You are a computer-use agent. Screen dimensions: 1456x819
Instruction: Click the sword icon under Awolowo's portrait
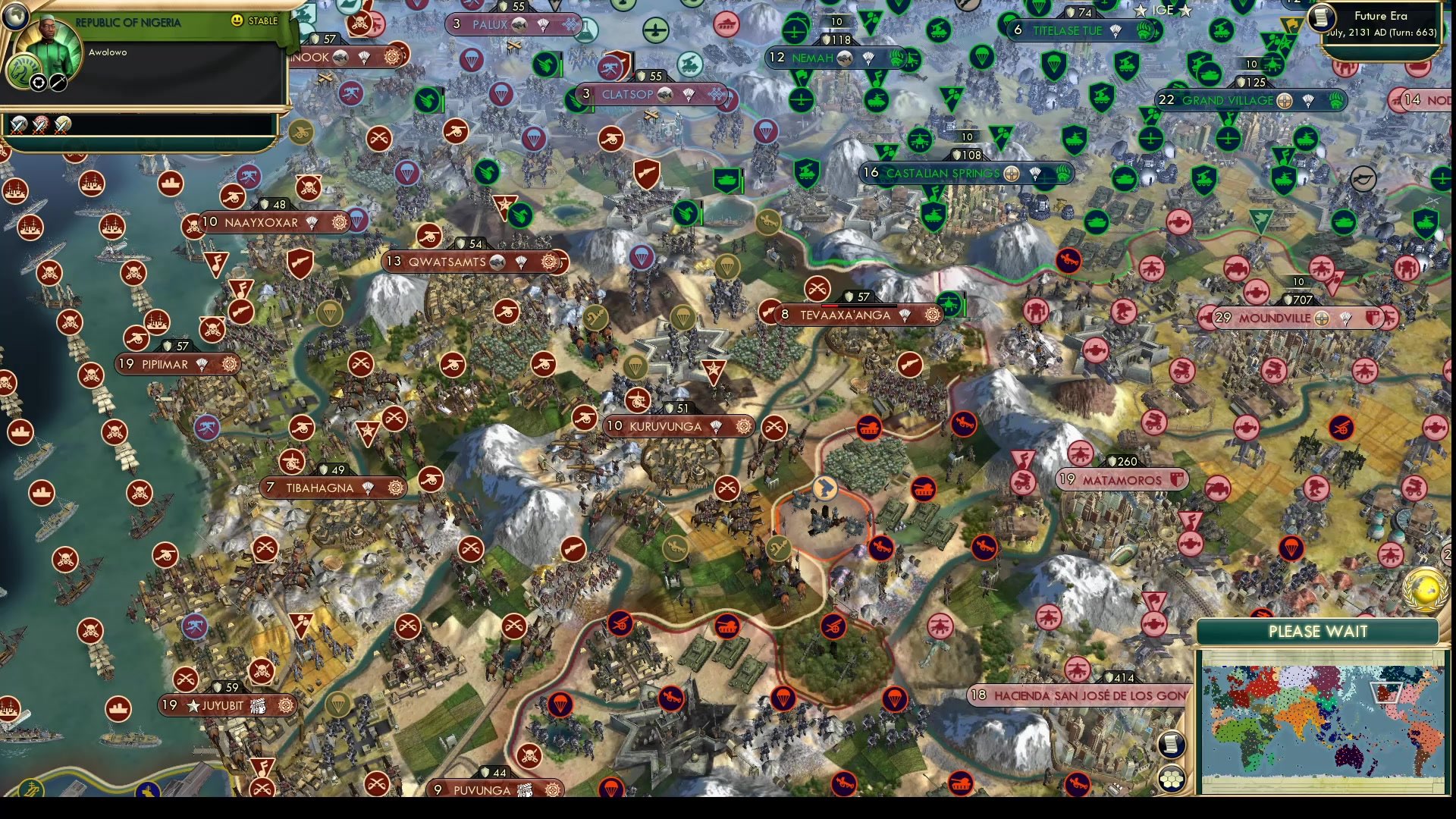57,82
